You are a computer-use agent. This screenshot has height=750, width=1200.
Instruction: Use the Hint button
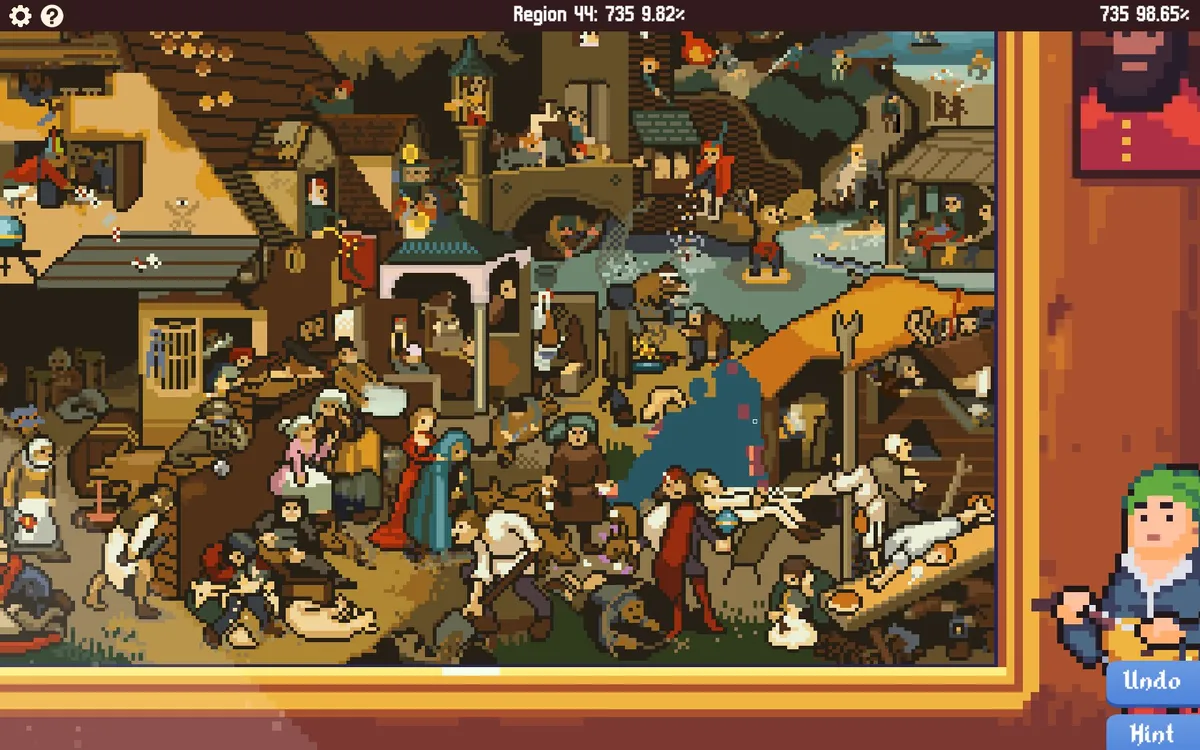[x=1152, y=734]
